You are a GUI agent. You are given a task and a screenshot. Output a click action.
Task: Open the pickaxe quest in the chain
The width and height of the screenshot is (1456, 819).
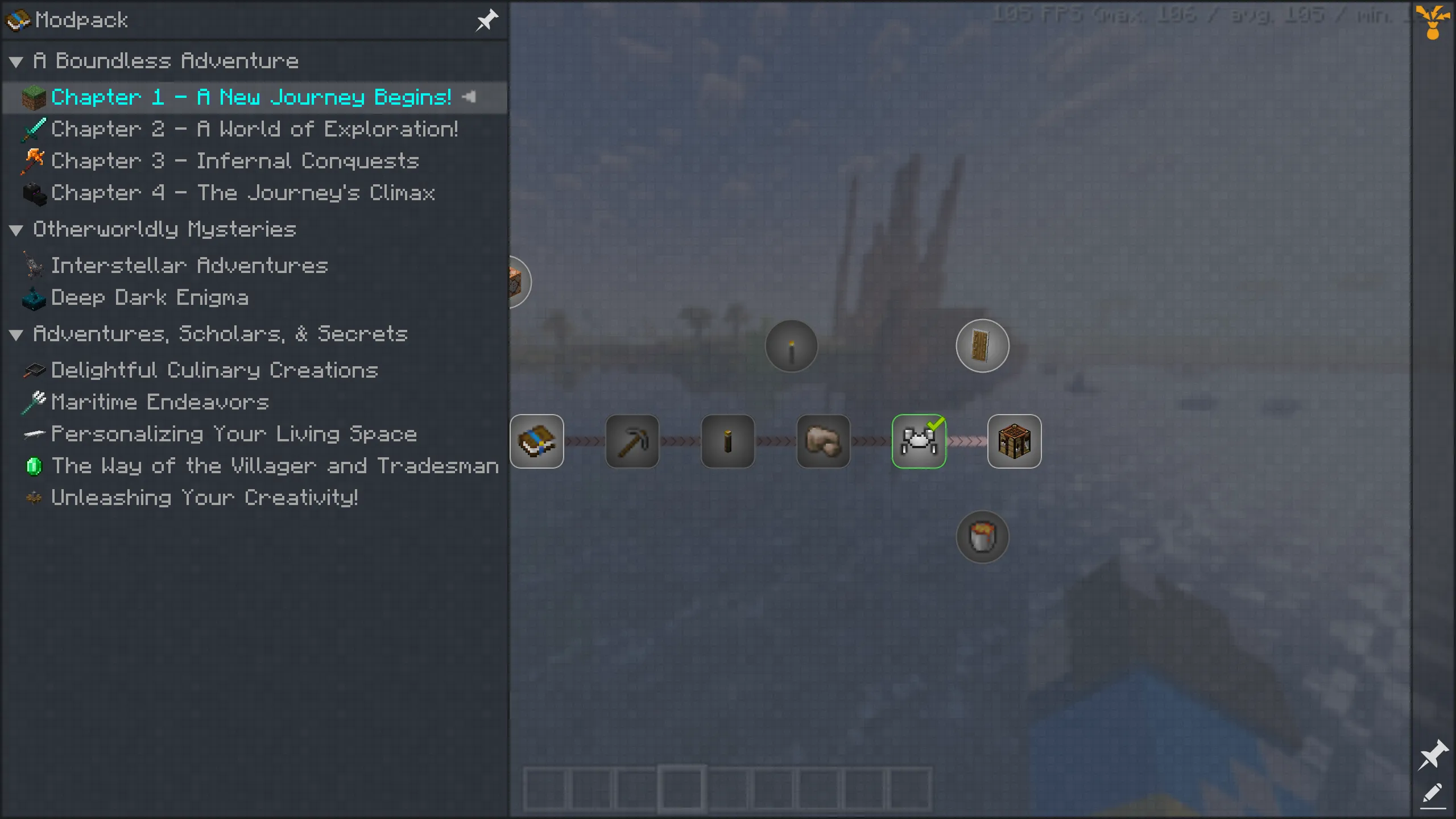pos(632,441)
